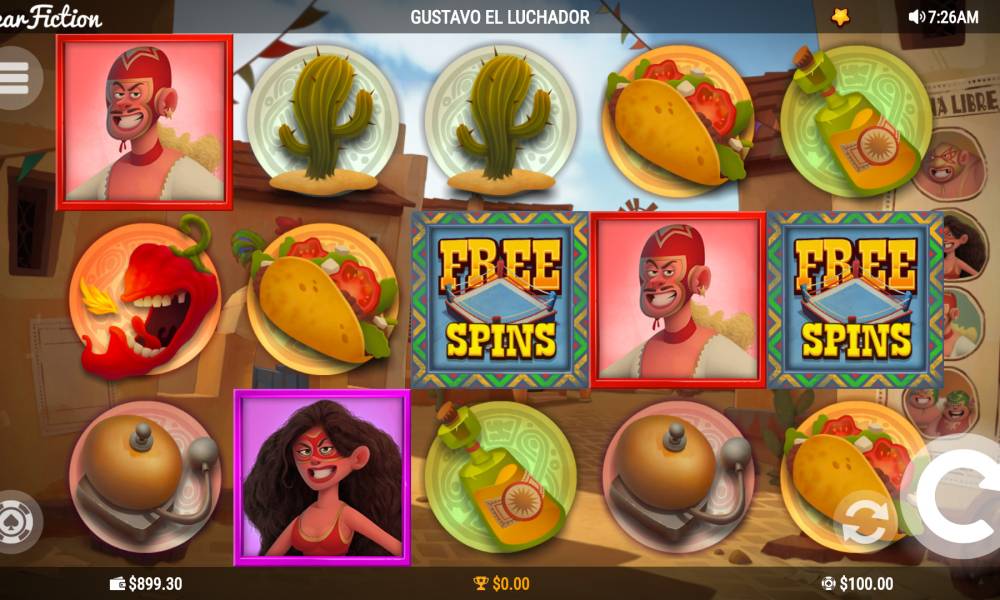
Task: Open the hamburger menu
Action: pos(15,77)
